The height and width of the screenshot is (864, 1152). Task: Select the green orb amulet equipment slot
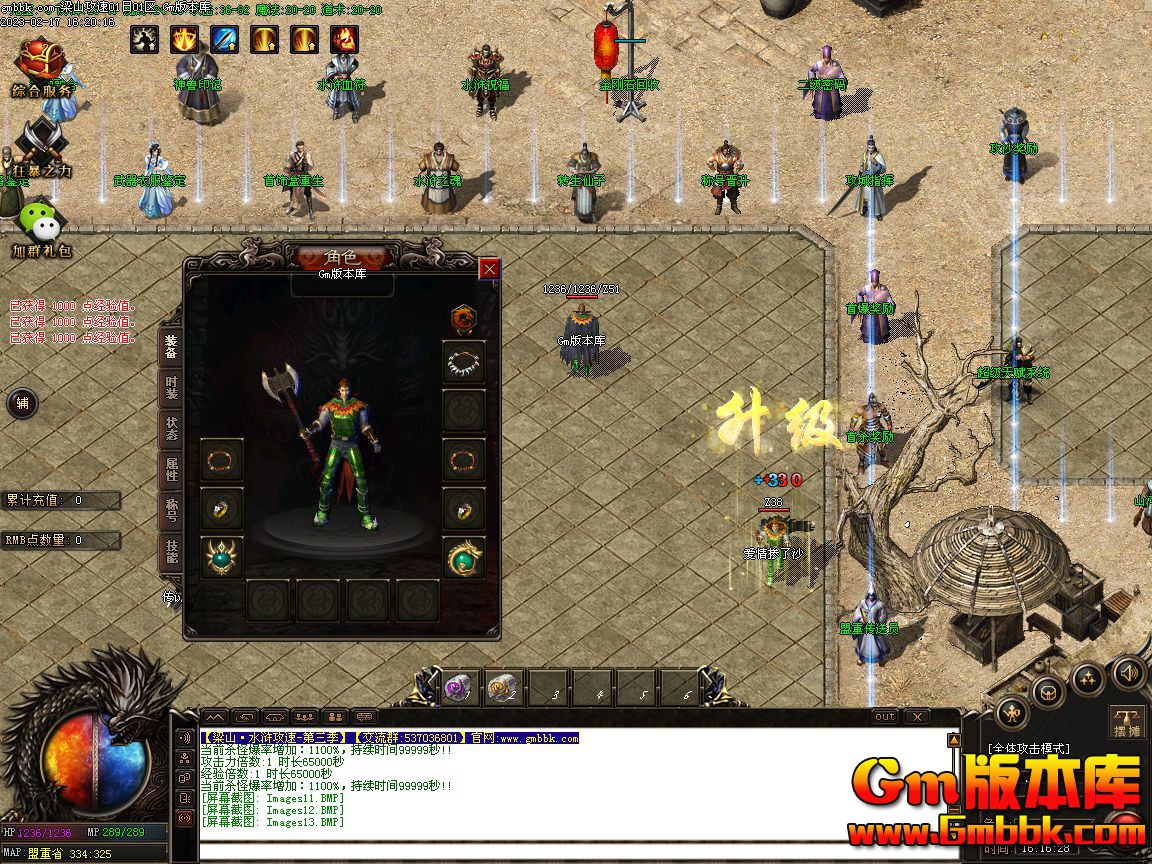(x=221, y=557)
